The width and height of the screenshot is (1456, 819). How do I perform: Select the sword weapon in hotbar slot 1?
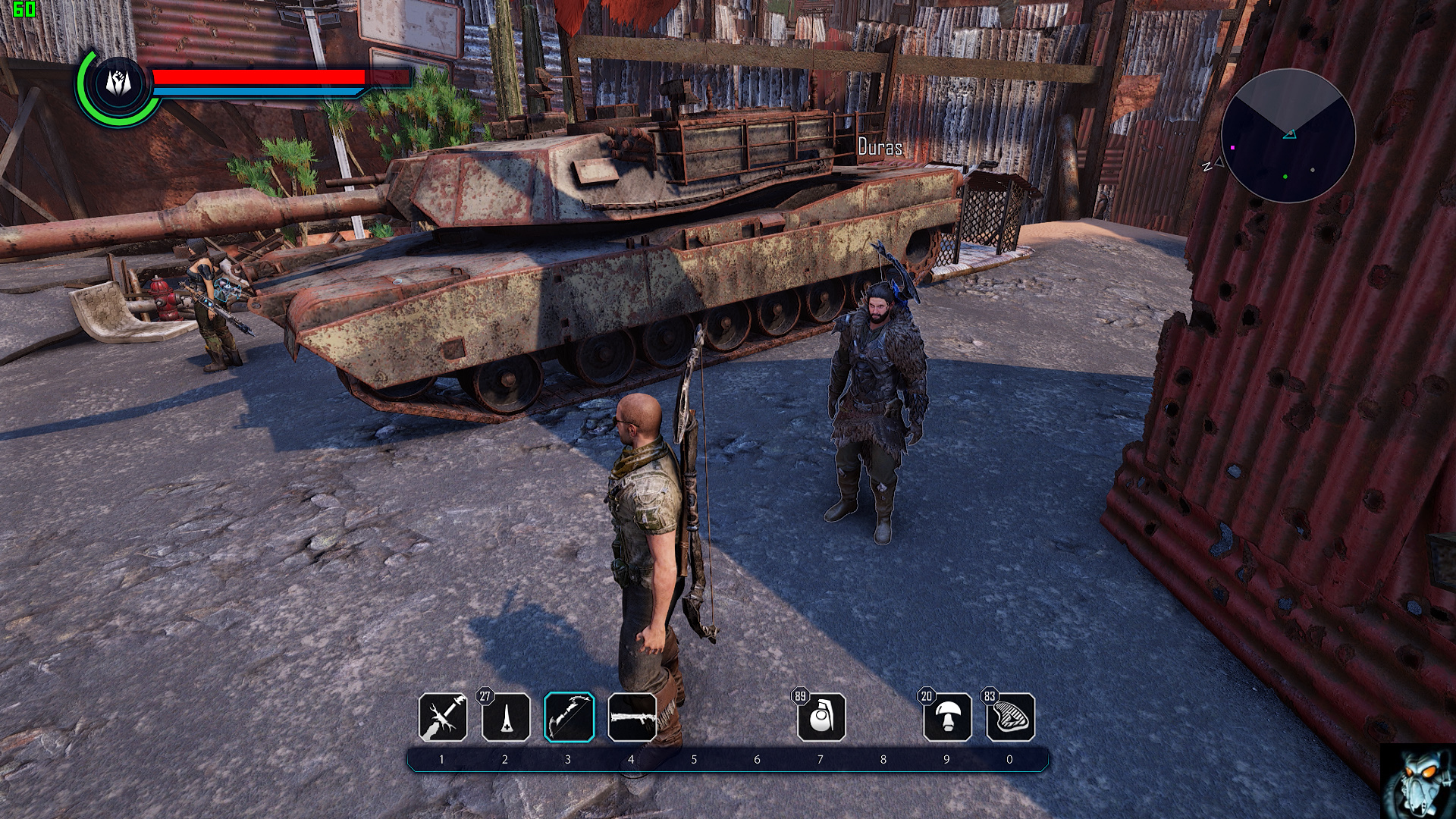pyautogui.click(x=443, y=717)
